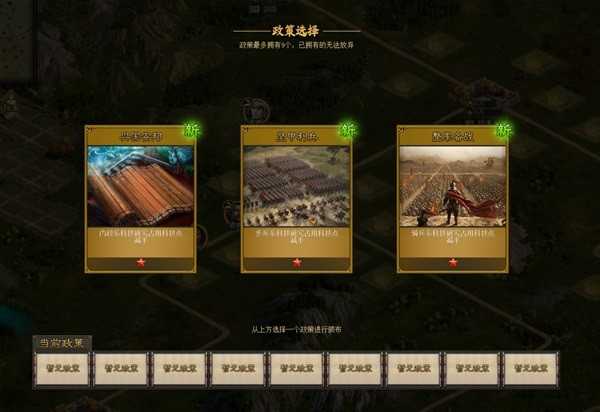Screen dimensions: 600x412
Task: Pick the policy card with red-caped general
Action: click(452, 198)
